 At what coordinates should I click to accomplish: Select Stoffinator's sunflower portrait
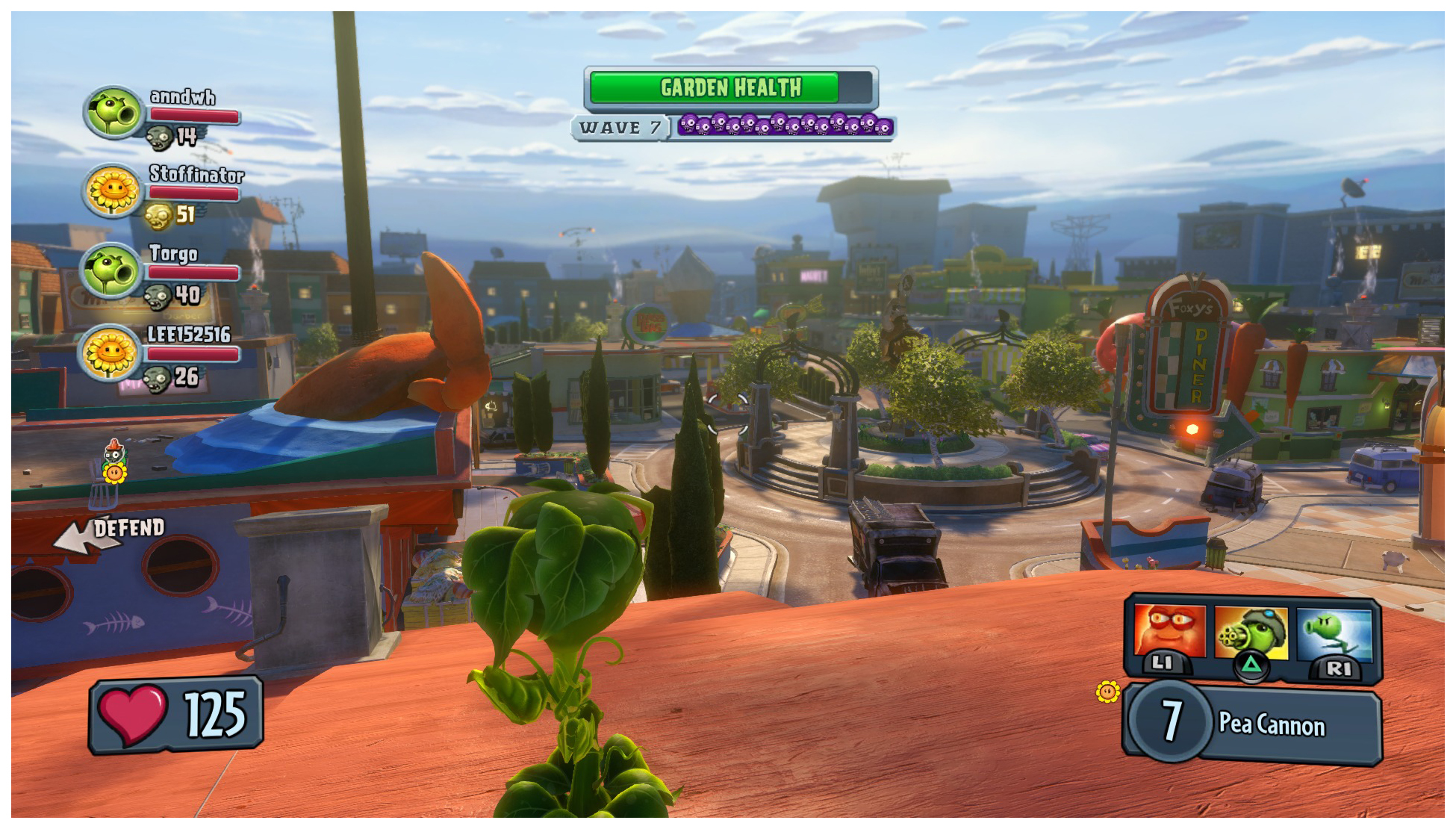click(113, 190)
